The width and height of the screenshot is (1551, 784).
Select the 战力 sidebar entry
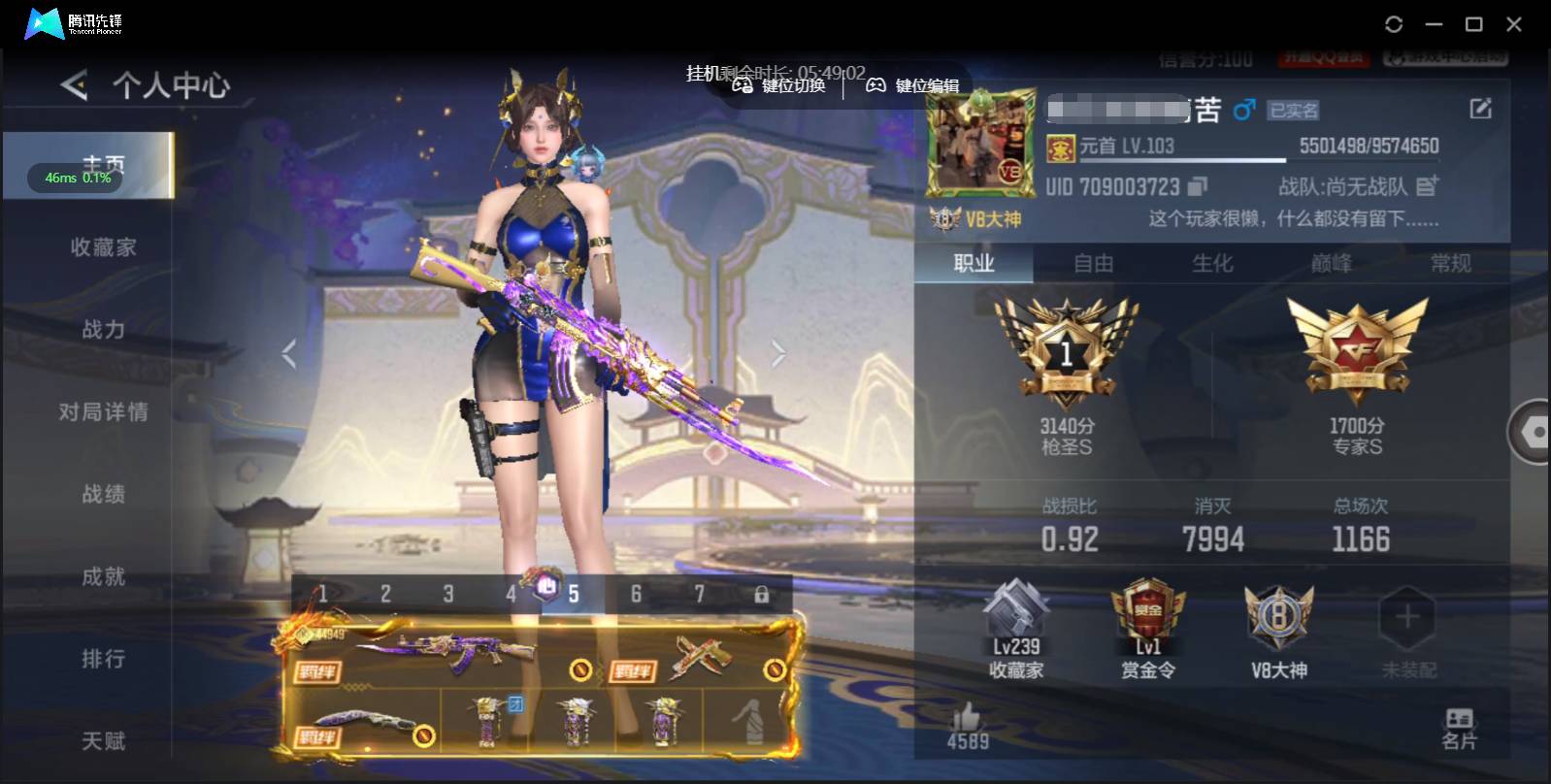point(103,330)
